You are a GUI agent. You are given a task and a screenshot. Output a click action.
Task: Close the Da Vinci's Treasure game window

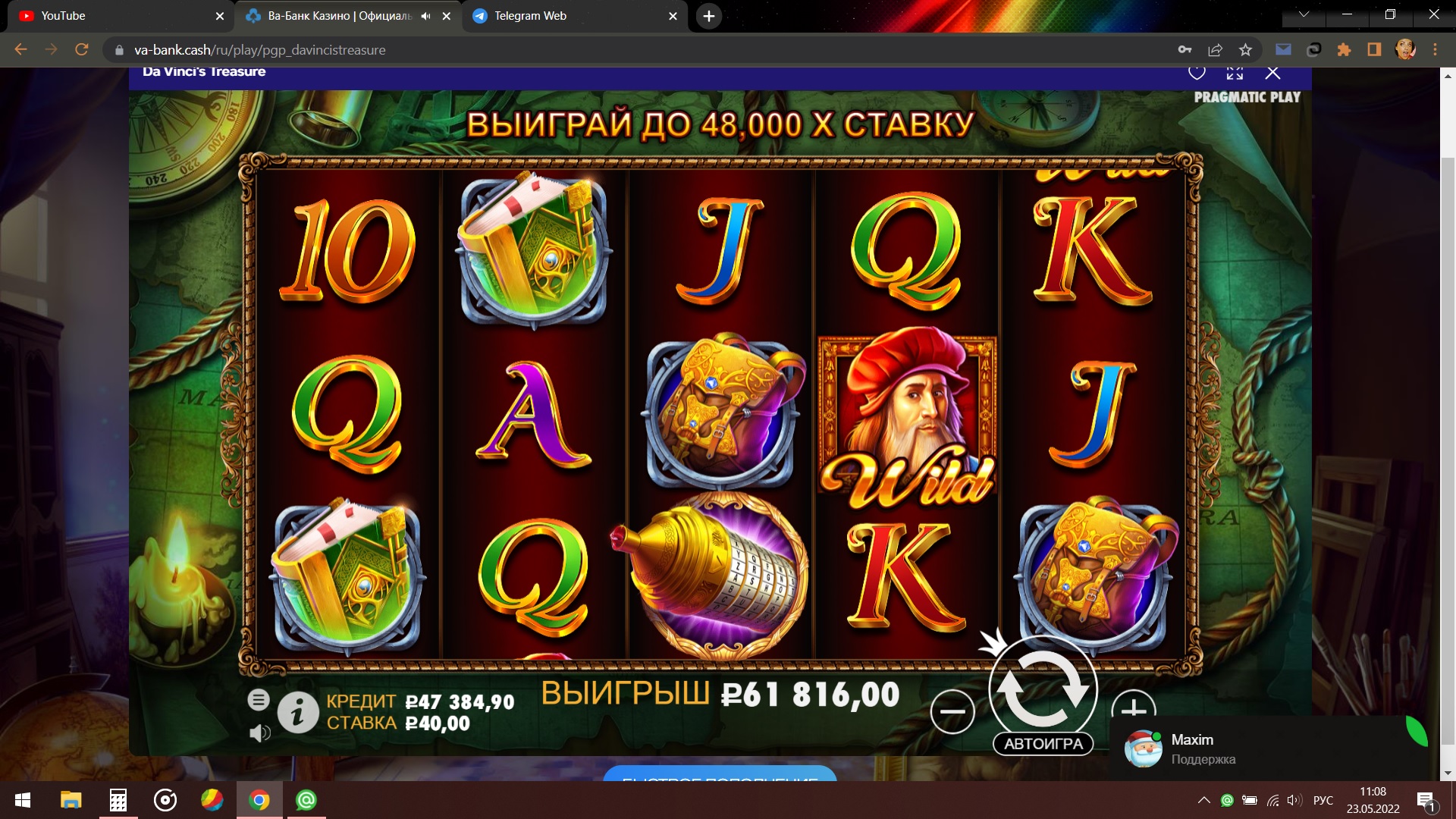[1272, 73]
